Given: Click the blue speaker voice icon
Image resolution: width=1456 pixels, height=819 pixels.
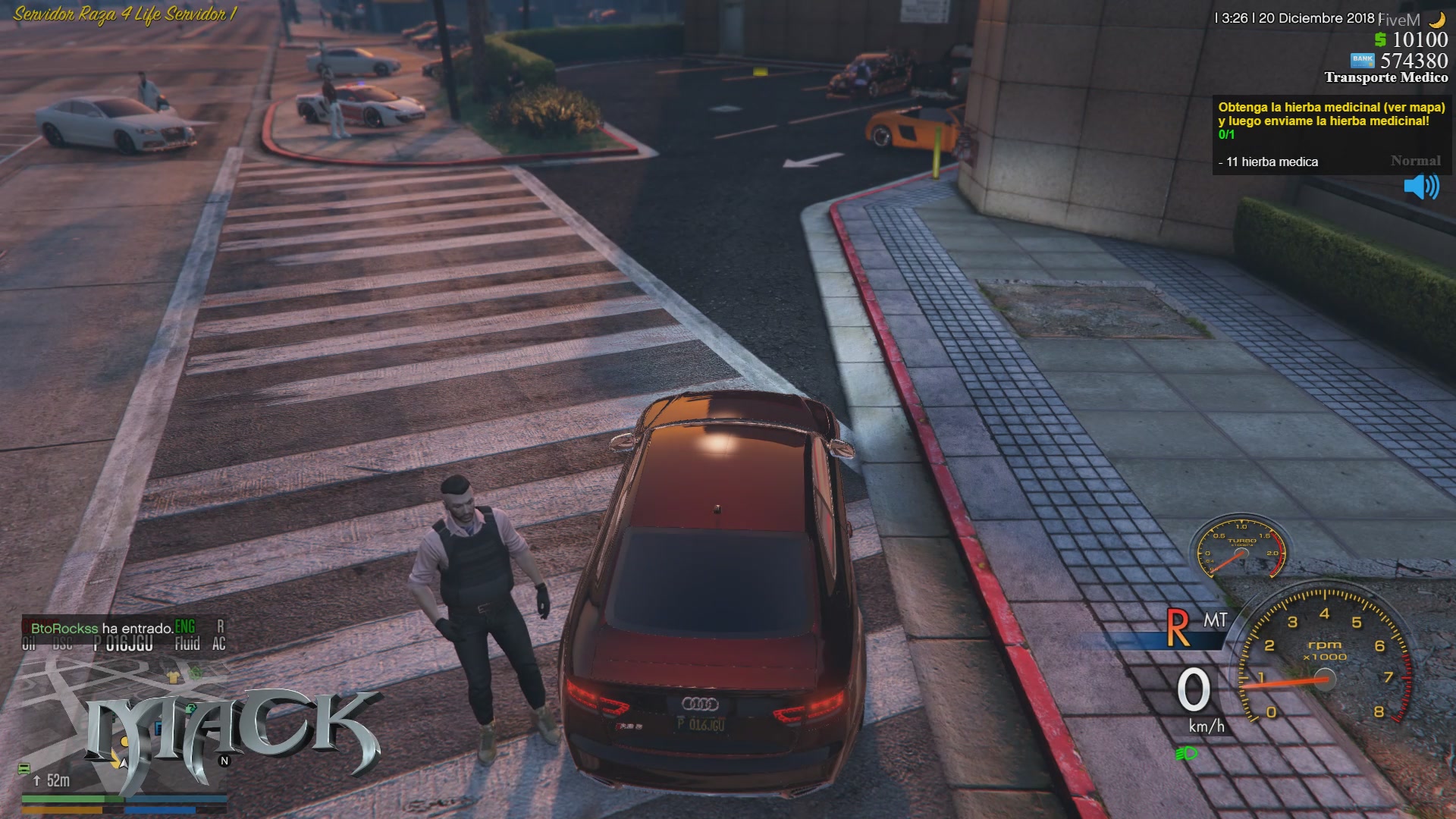Looking at the screenshot, I should (1420, 187).
